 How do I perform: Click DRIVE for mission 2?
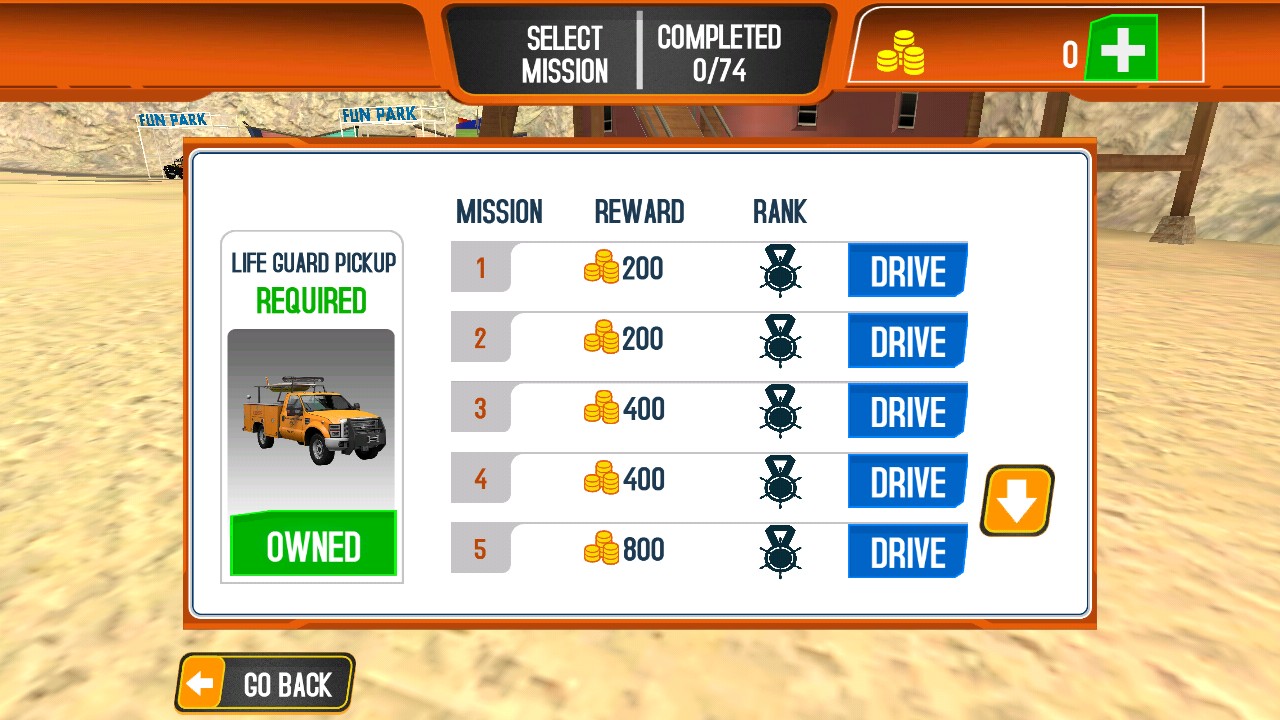(907, 340)
